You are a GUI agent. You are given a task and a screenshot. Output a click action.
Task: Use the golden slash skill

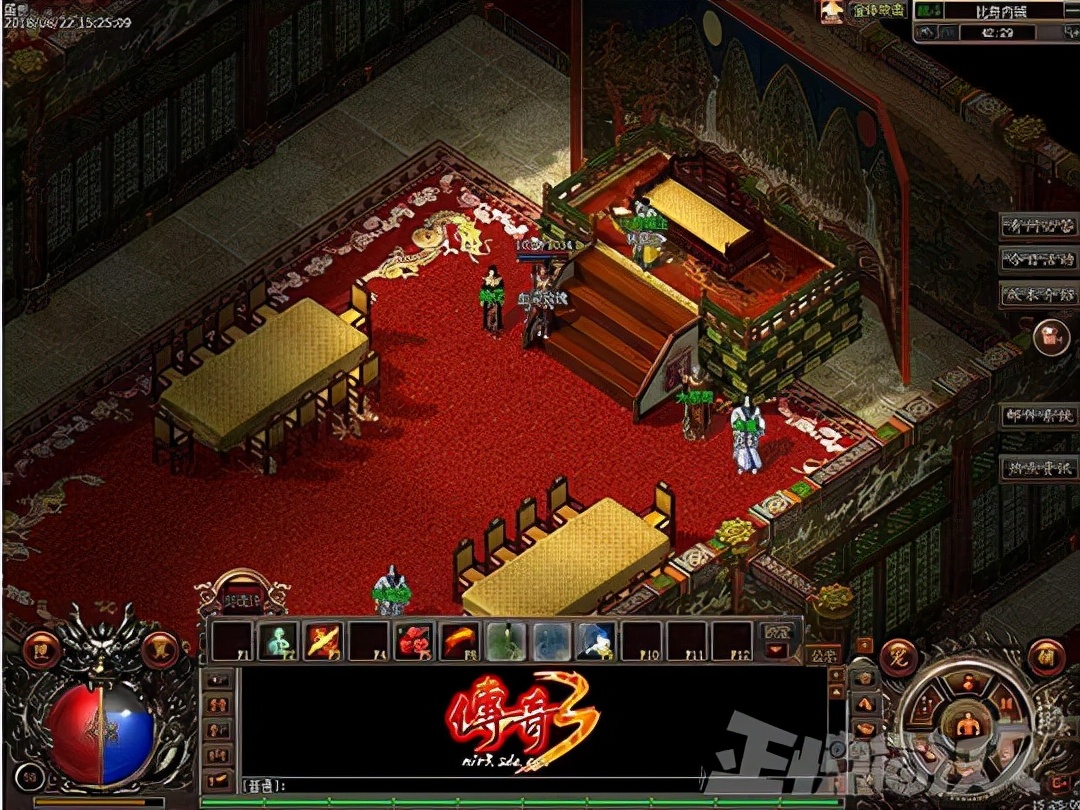pos(324,640)
